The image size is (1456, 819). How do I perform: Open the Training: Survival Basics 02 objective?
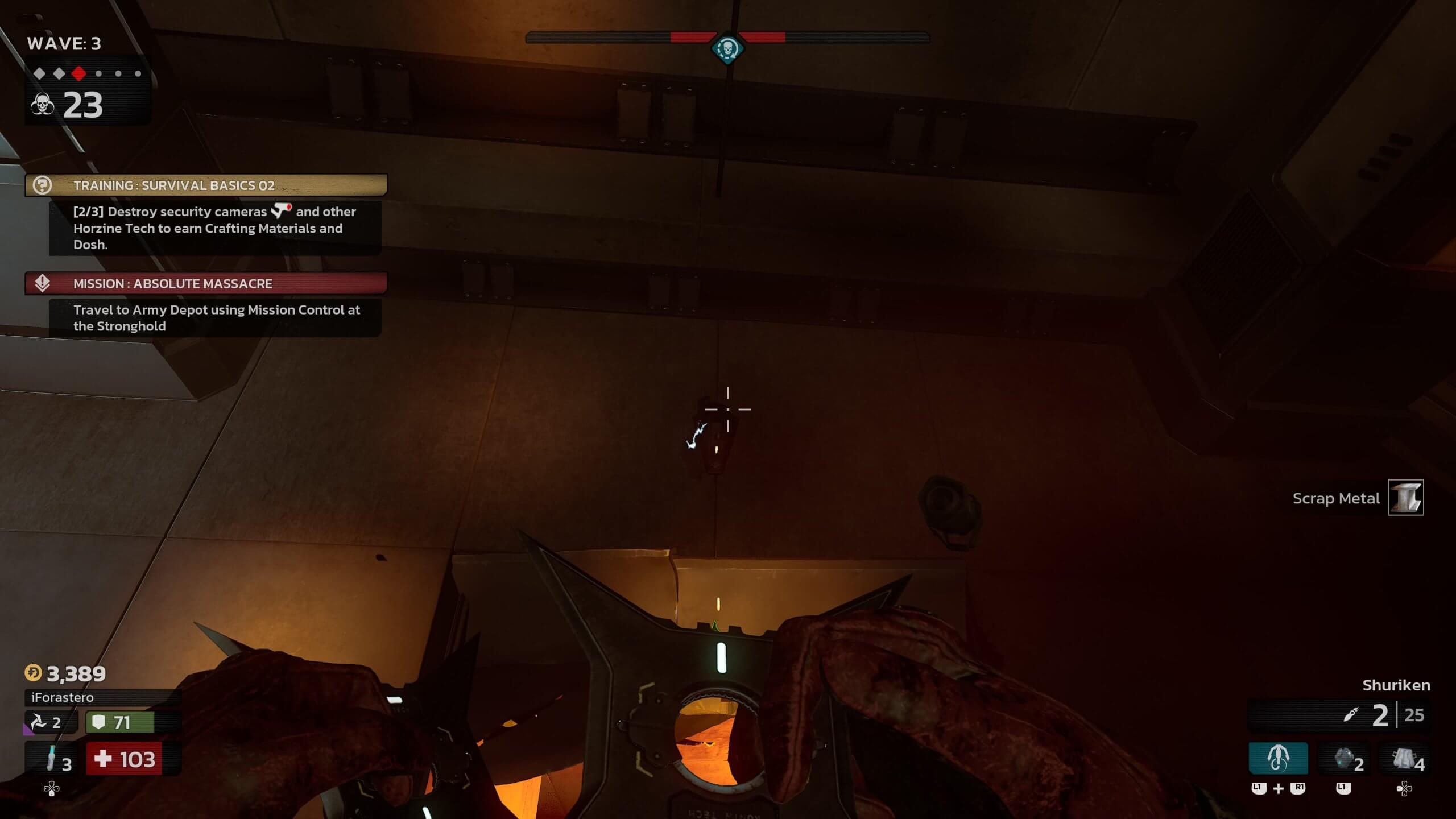206,185
